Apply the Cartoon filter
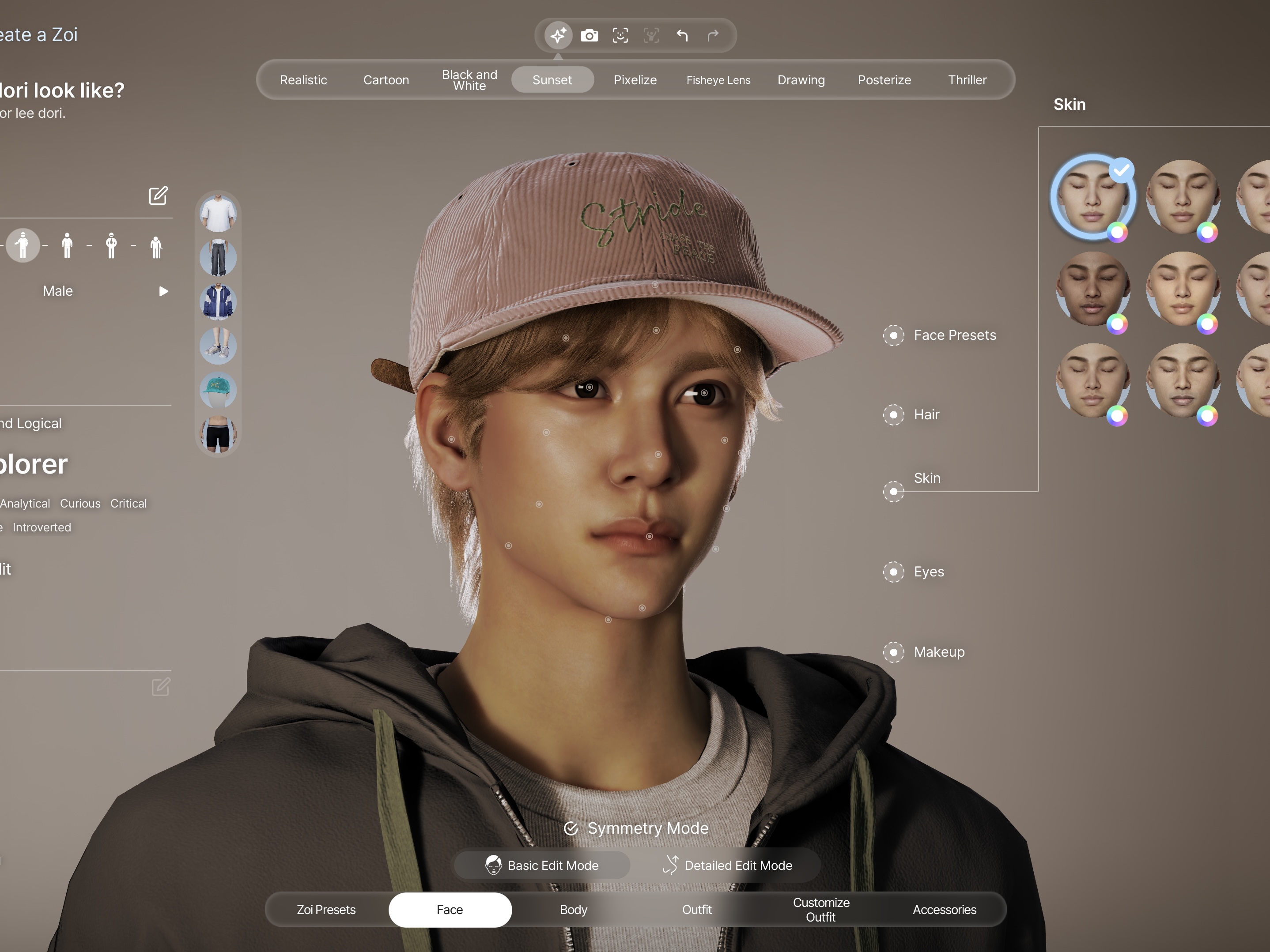1270x952 pixels. click(386, 80)
